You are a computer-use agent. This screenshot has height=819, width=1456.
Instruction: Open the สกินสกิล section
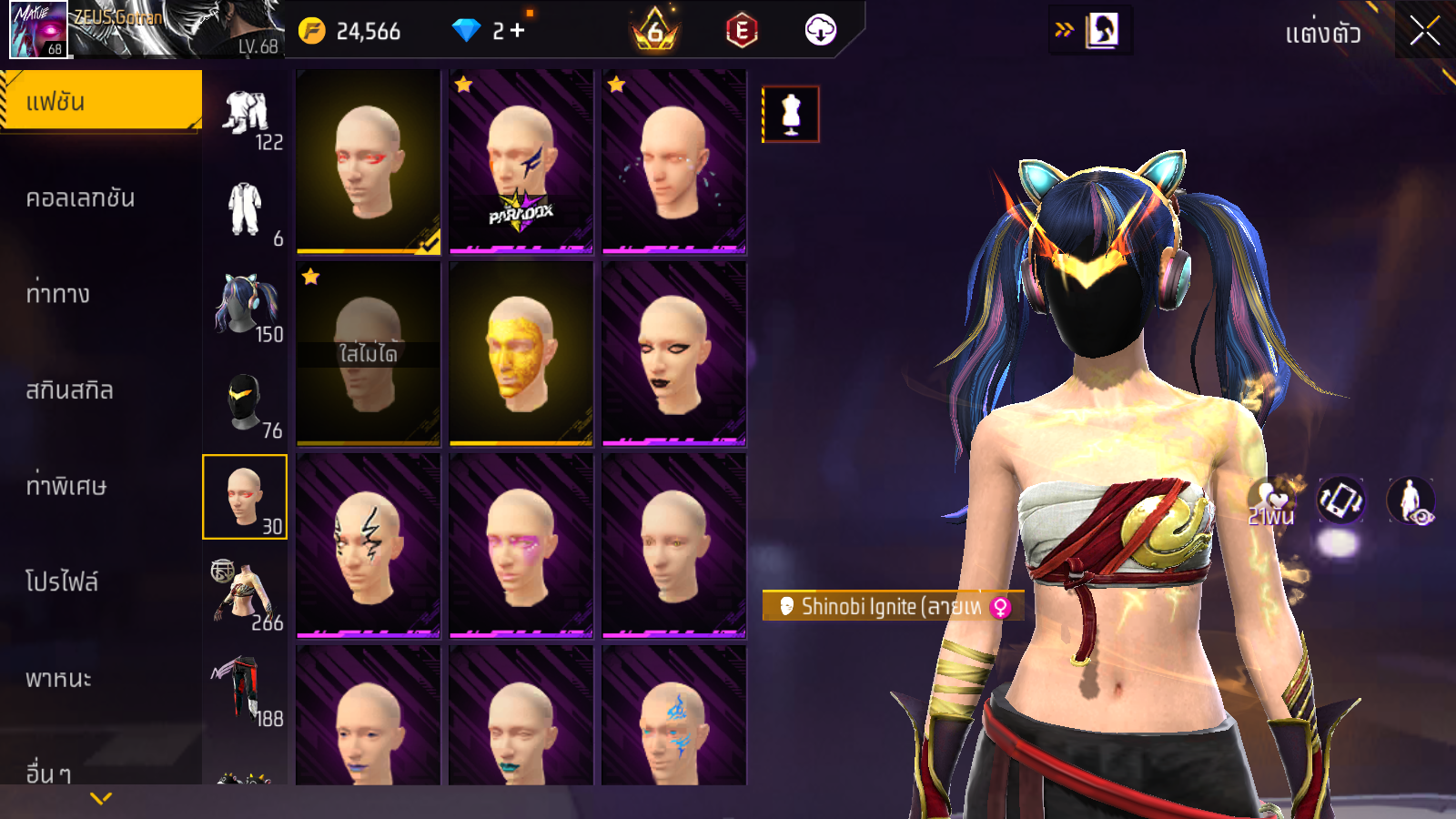[x=70, y=390]
